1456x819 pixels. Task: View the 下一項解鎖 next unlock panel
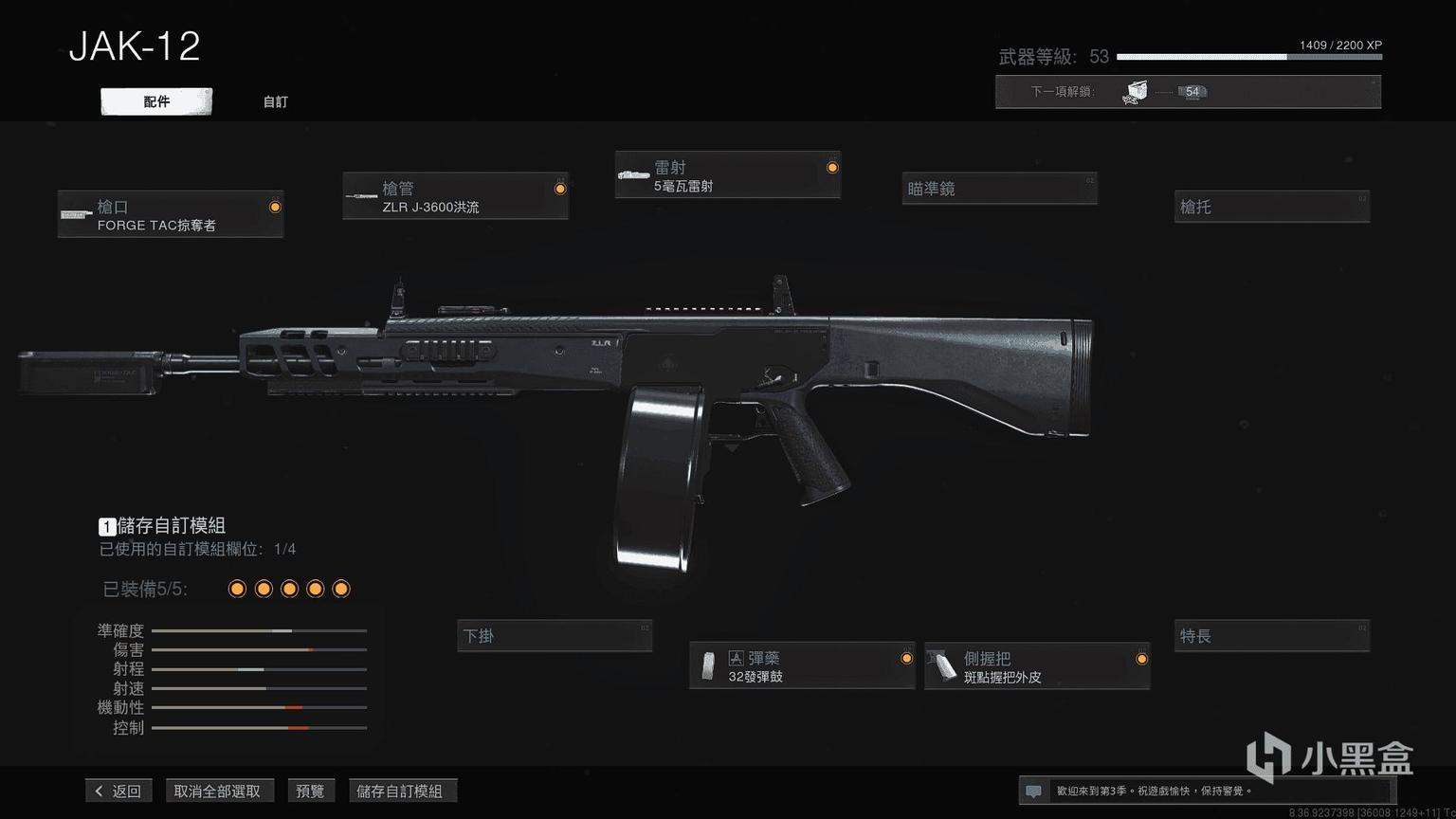(x=1187, y=92)
